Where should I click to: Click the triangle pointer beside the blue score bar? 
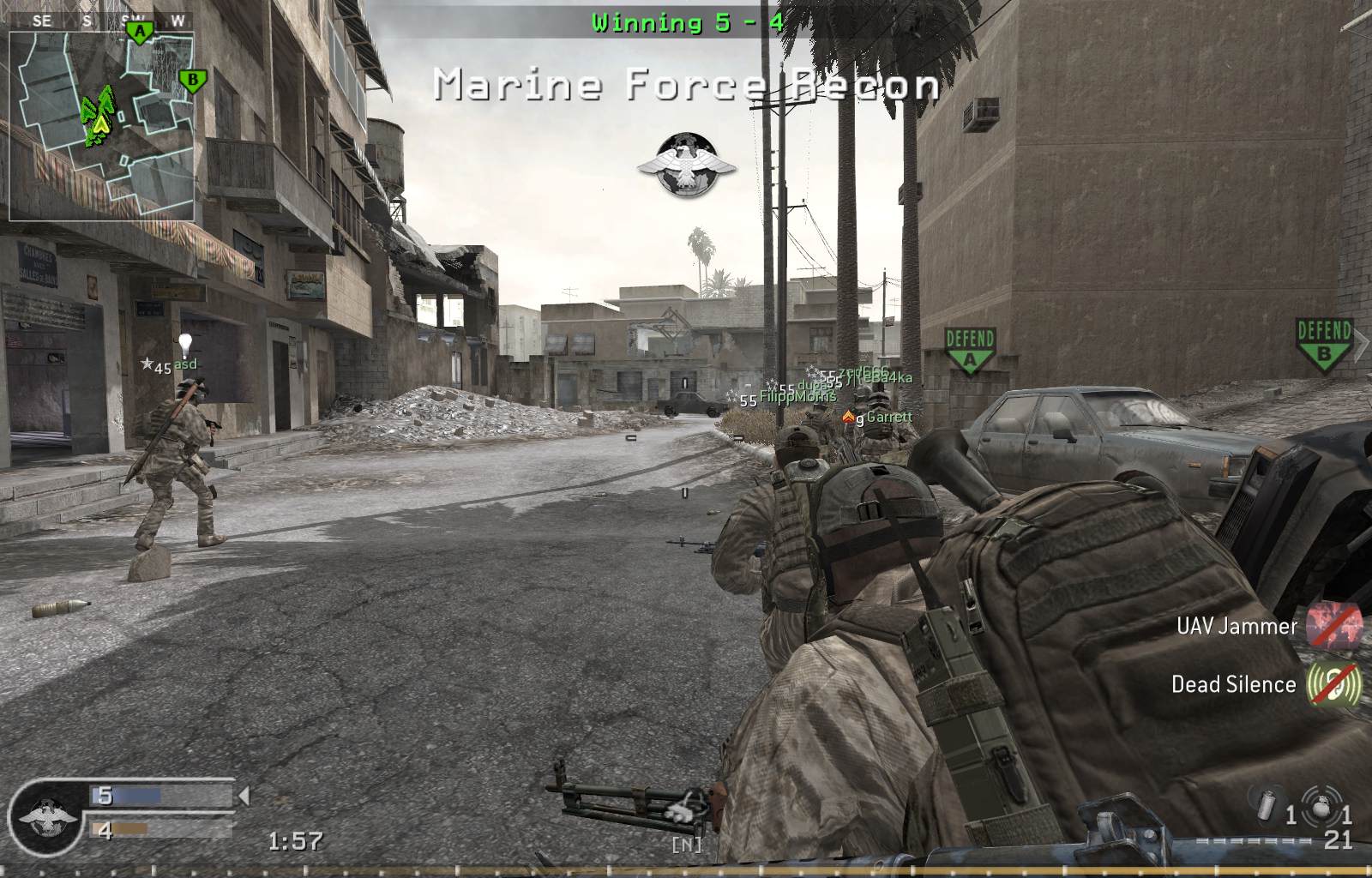click(244, 797)
